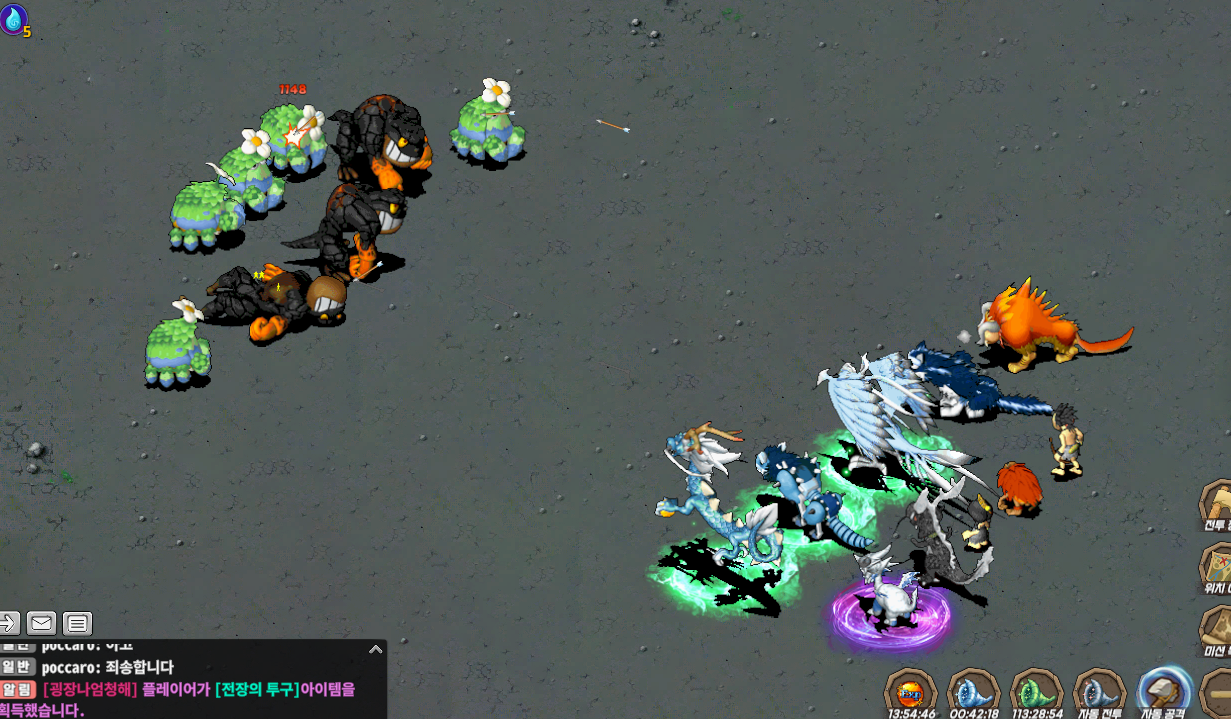Open the mission parchment button
This screenshot has height=719, width=1231.
pyautogui.click(x=1216, y=628)
